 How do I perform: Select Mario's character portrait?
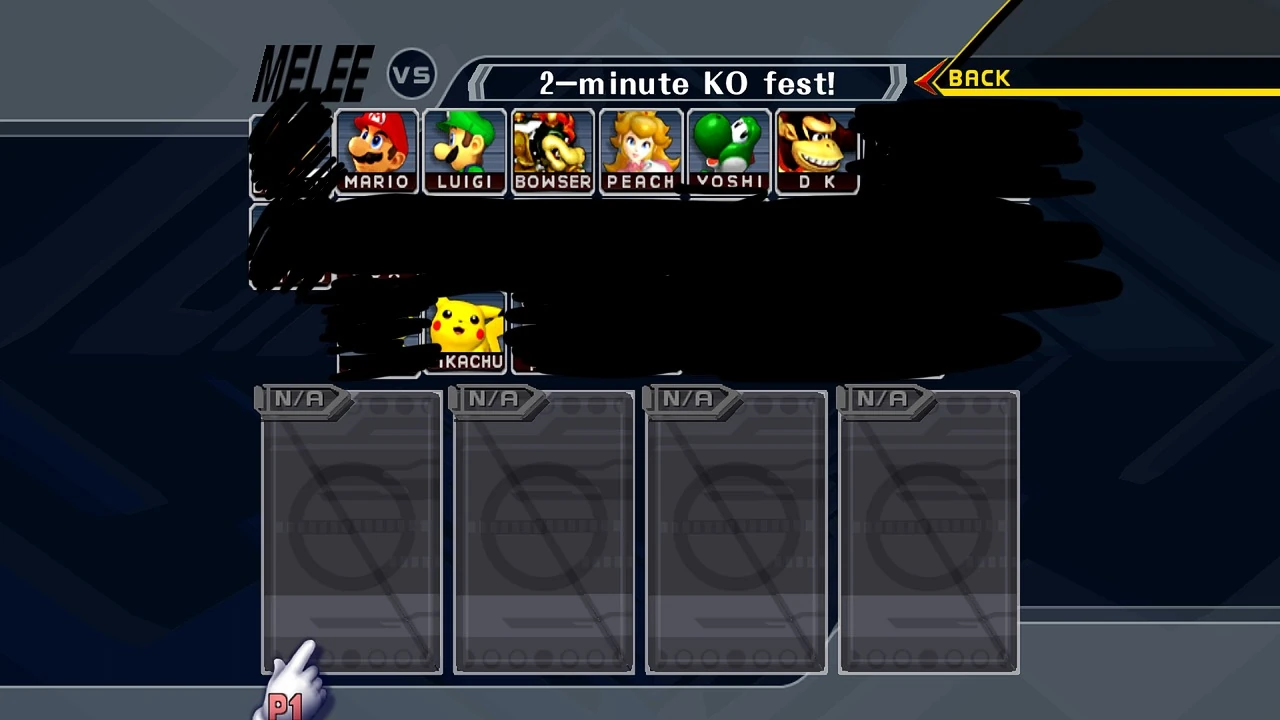(x=376, y=148)
